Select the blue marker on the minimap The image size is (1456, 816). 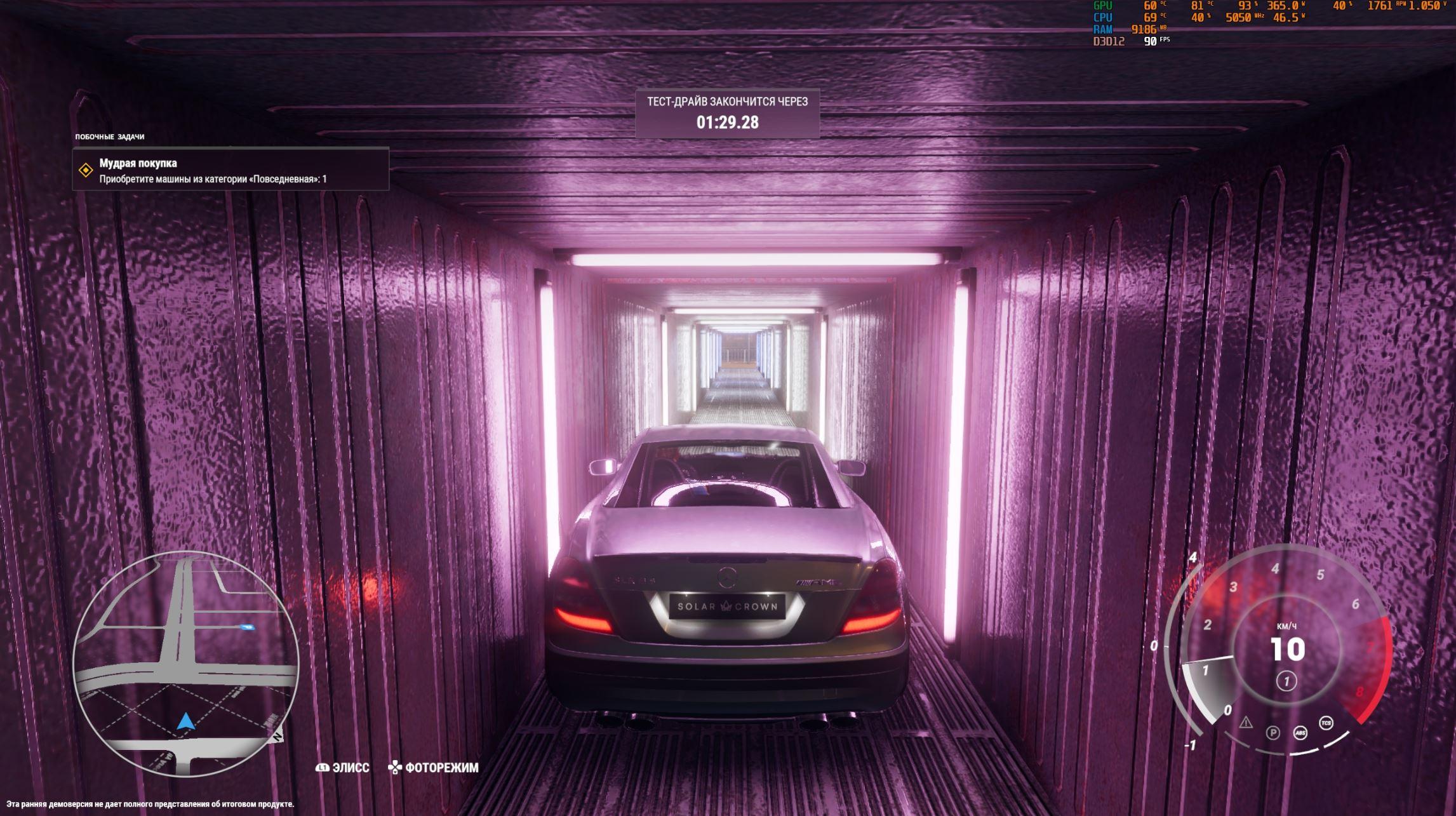point(248,627)
